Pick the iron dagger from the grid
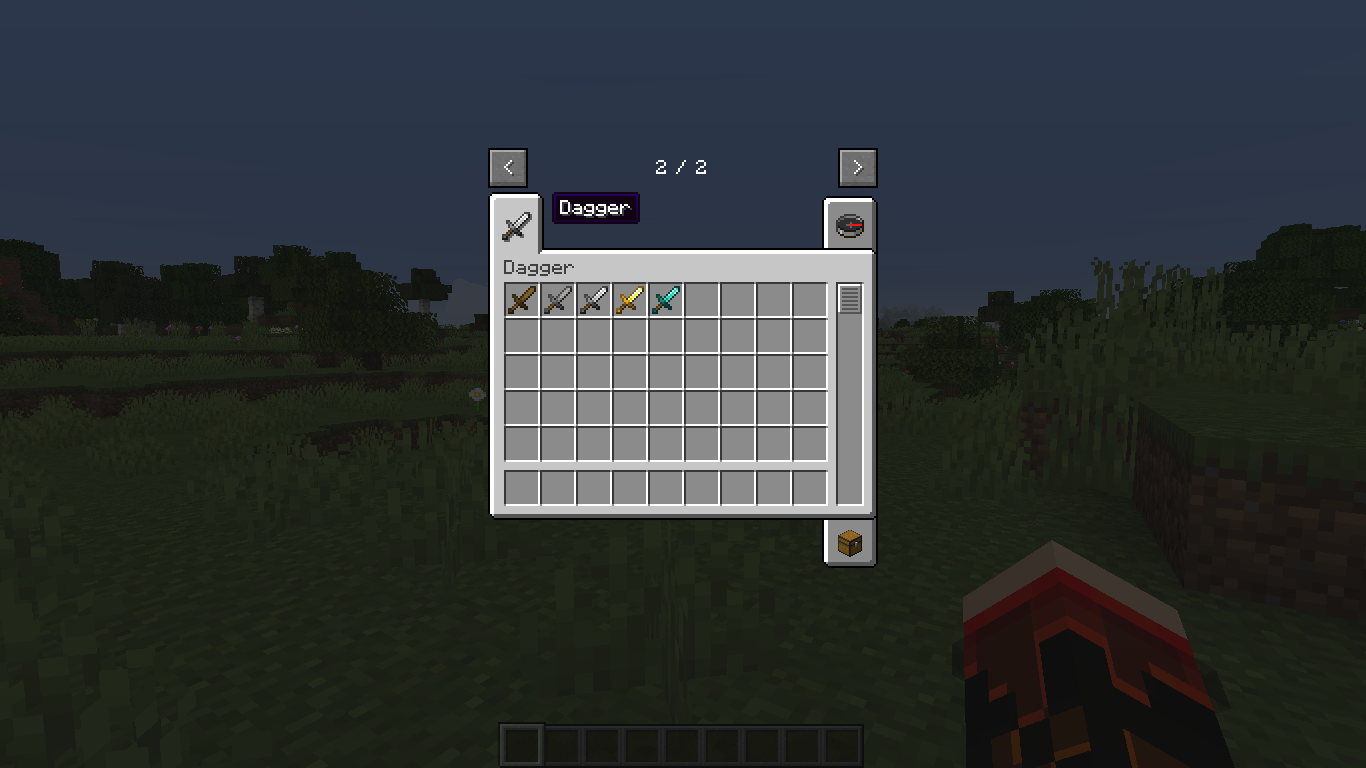Viewport: 1366px width, 768px height. point(592,299)
